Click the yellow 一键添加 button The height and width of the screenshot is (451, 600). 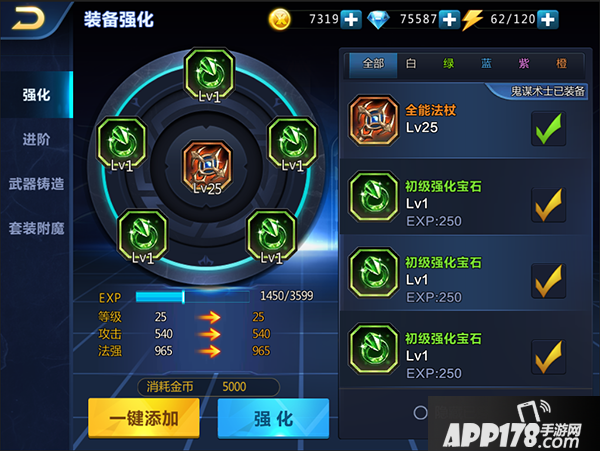pos(144,418)
